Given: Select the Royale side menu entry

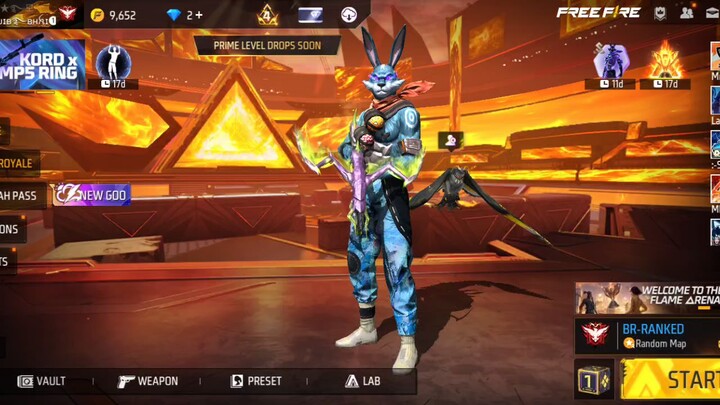Looking at the screenshot, I should tap(18, 163).
